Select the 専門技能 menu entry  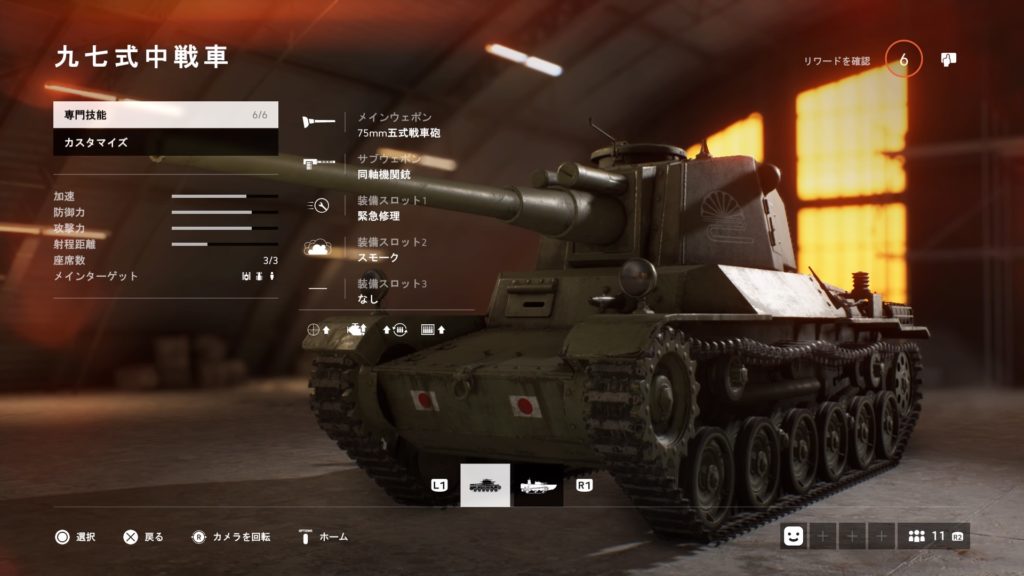165,115
